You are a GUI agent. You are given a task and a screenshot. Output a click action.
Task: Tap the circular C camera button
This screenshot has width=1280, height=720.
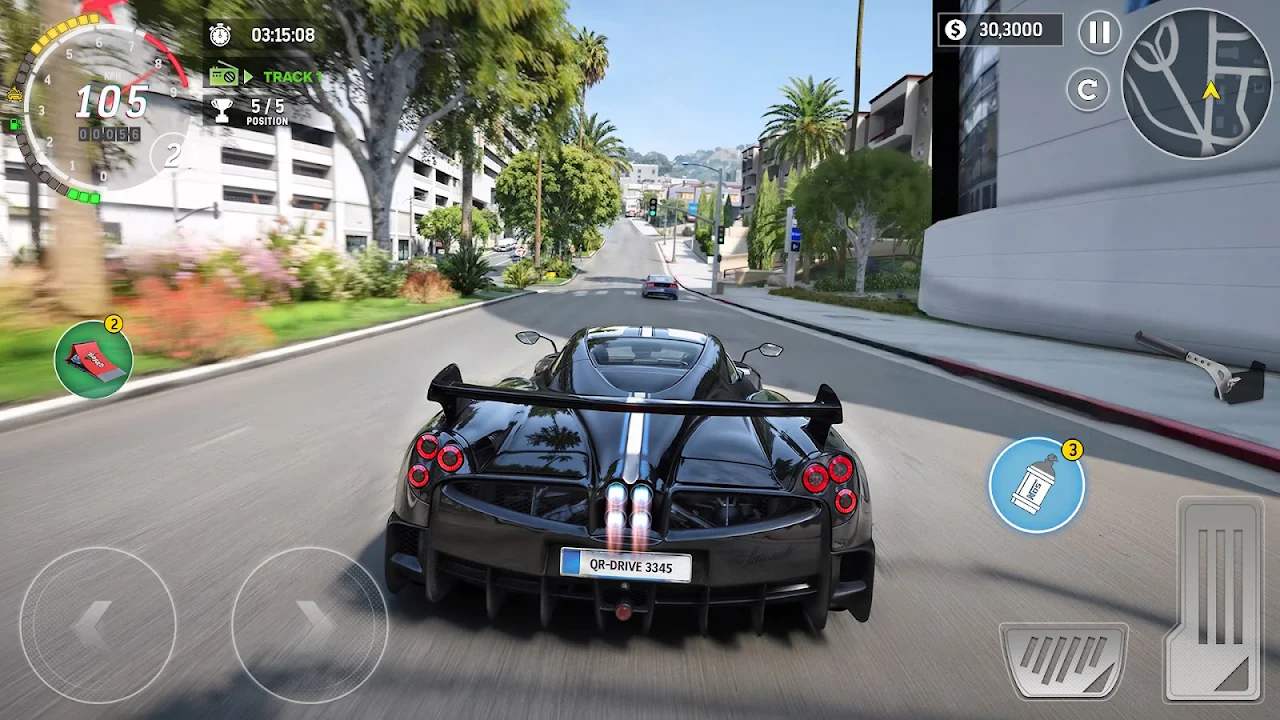1088,89
